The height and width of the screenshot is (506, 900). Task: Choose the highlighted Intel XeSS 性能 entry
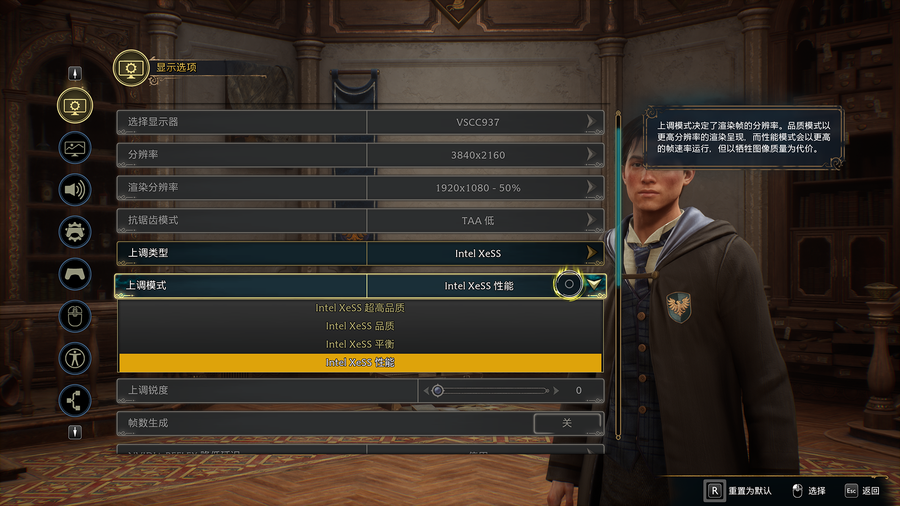pyautogui.click(x=360, y=362)
